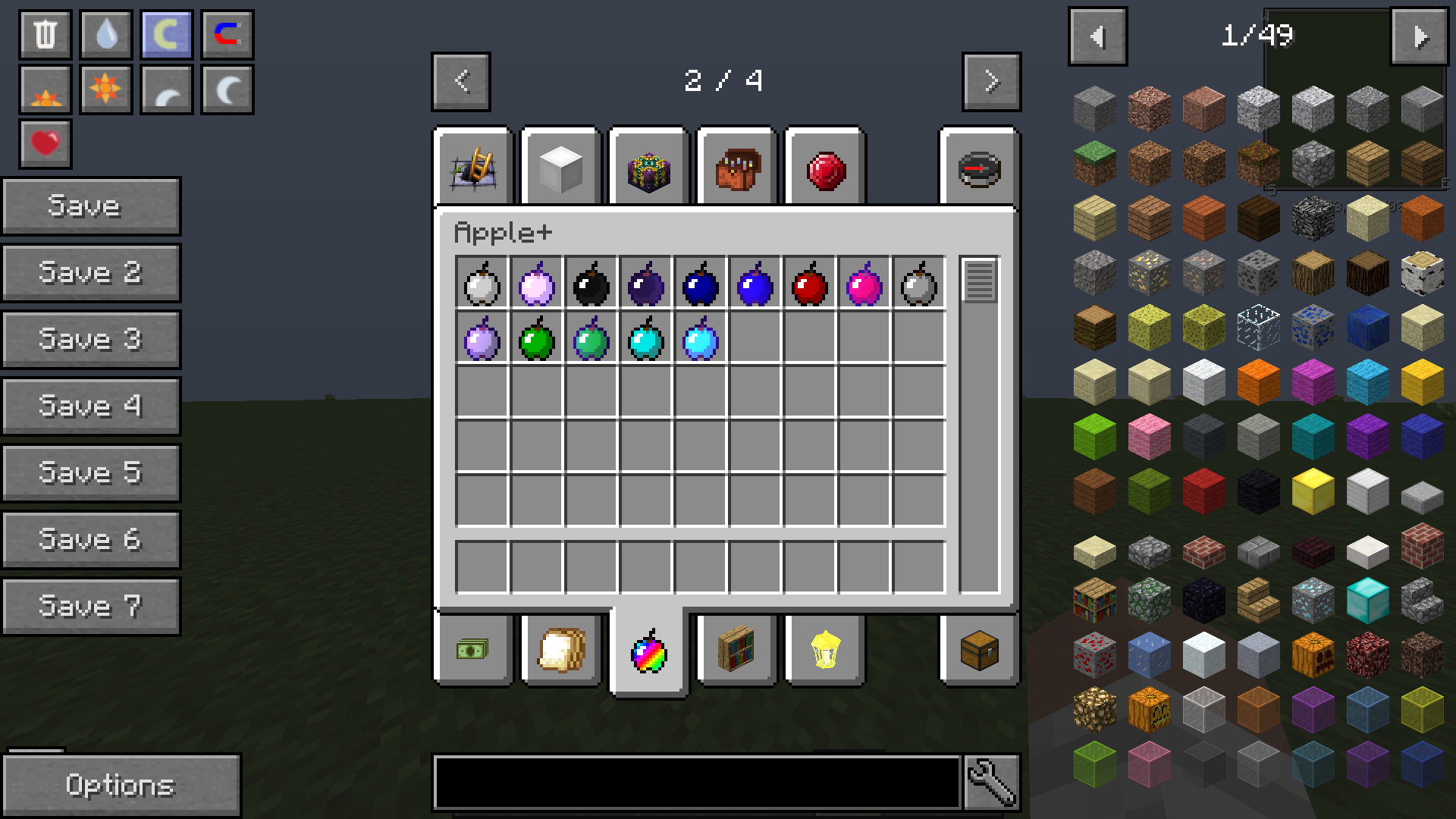
Task: Select the rain toggle water droplet icon
Action: coord(105,33)
